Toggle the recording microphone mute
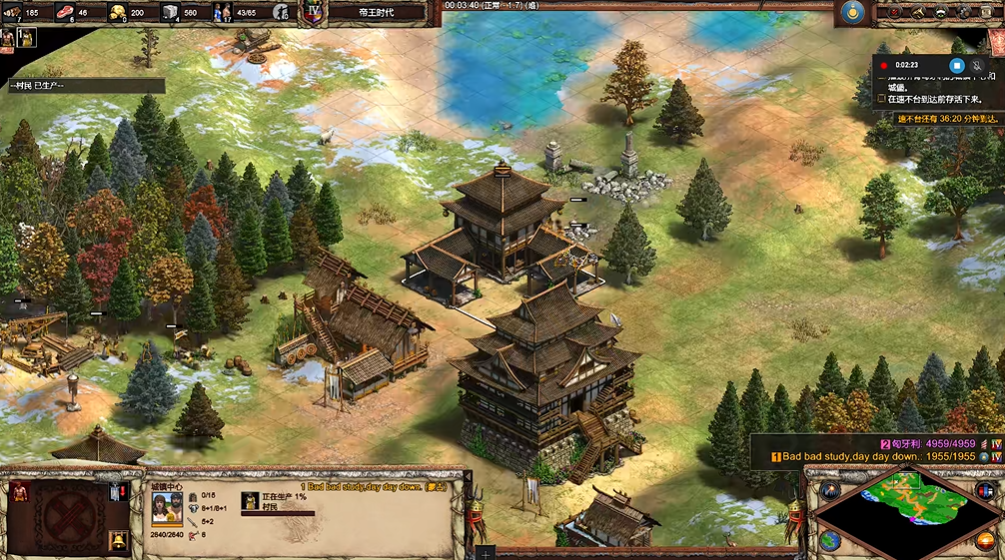1005x560 pixels. coord(978,65)
